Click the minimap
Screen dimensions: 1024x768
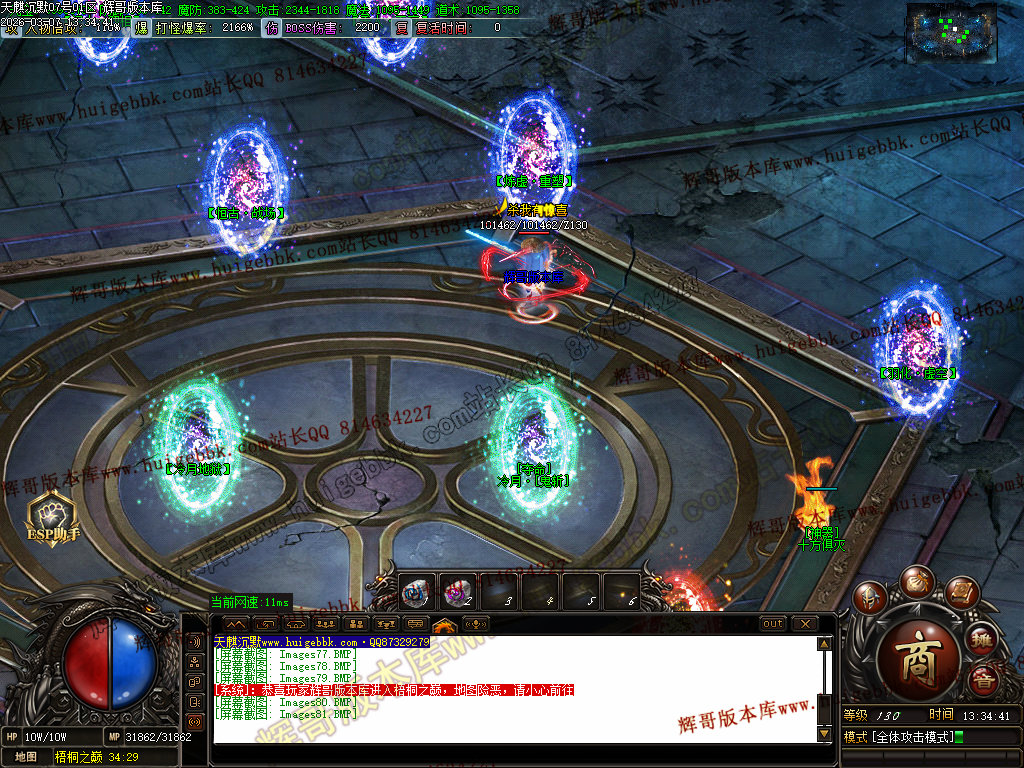pos(953,33)
